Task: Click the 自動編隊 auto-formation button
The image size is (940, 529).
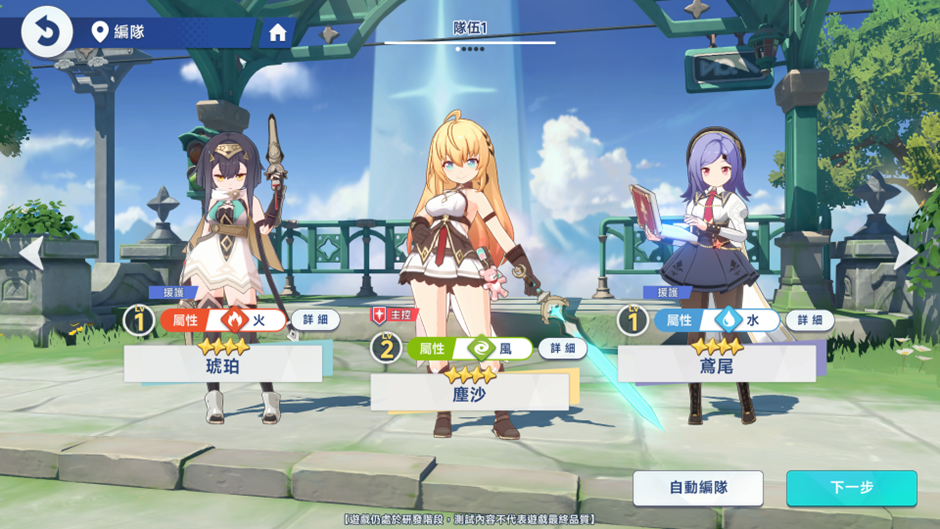Action: click(x=698, y=488)
